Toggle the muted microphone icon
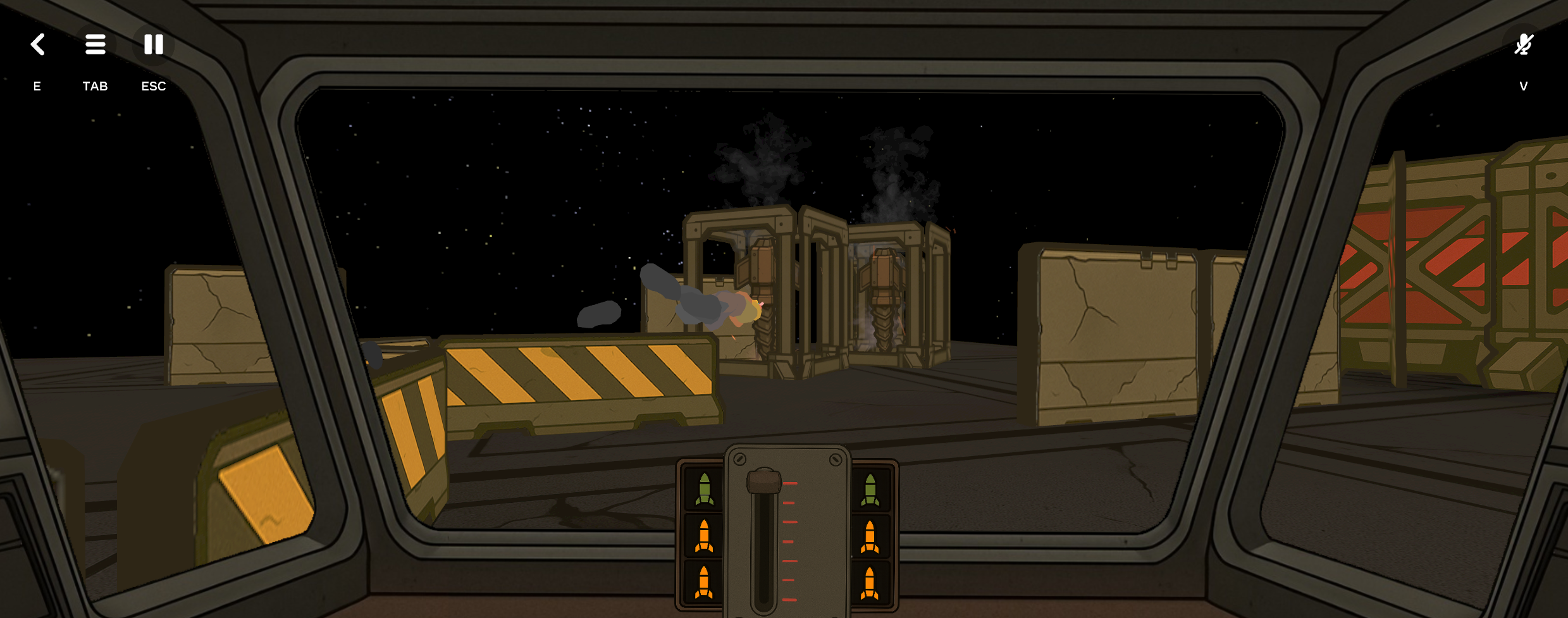Screen dimensions: 1568x618 (x=1524, y=44)
